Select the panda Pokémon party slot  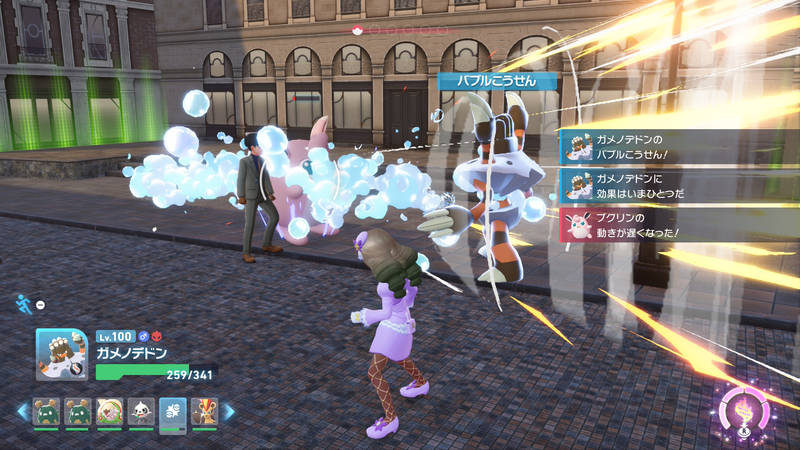pyautogui.click(x=142, y=411)
